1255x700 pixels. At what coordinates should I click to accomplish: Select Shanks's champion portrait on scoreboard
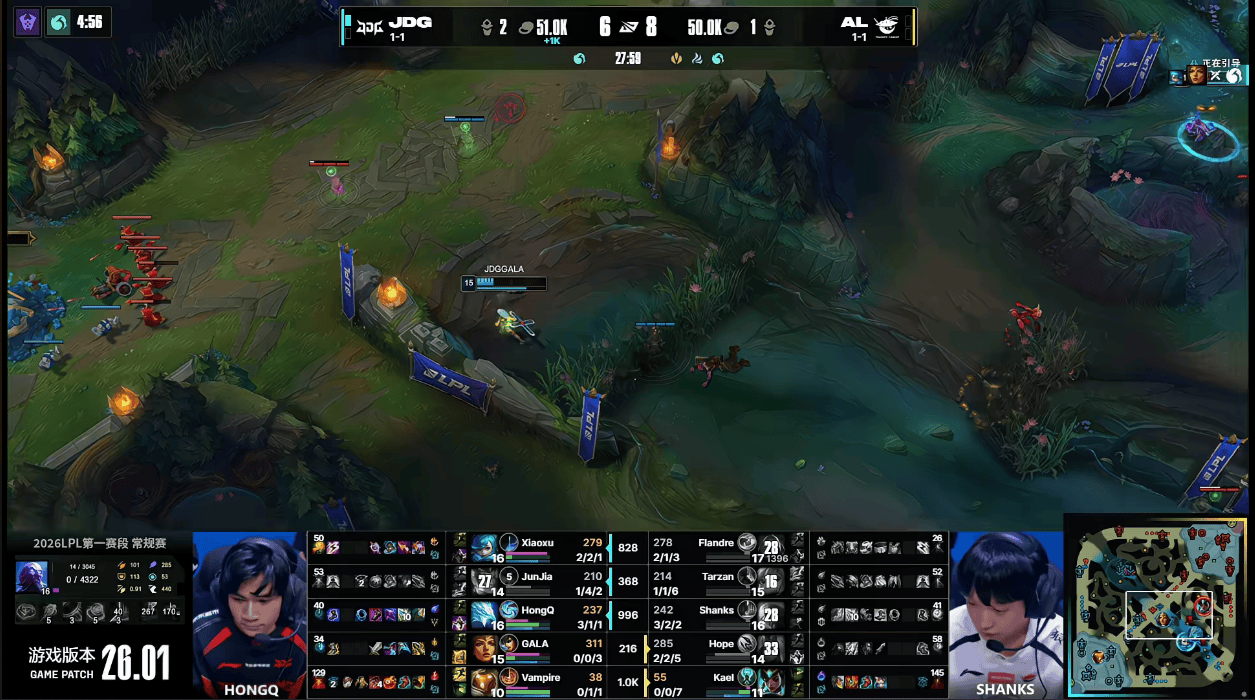pyautogui.click(x=771, y=615)
